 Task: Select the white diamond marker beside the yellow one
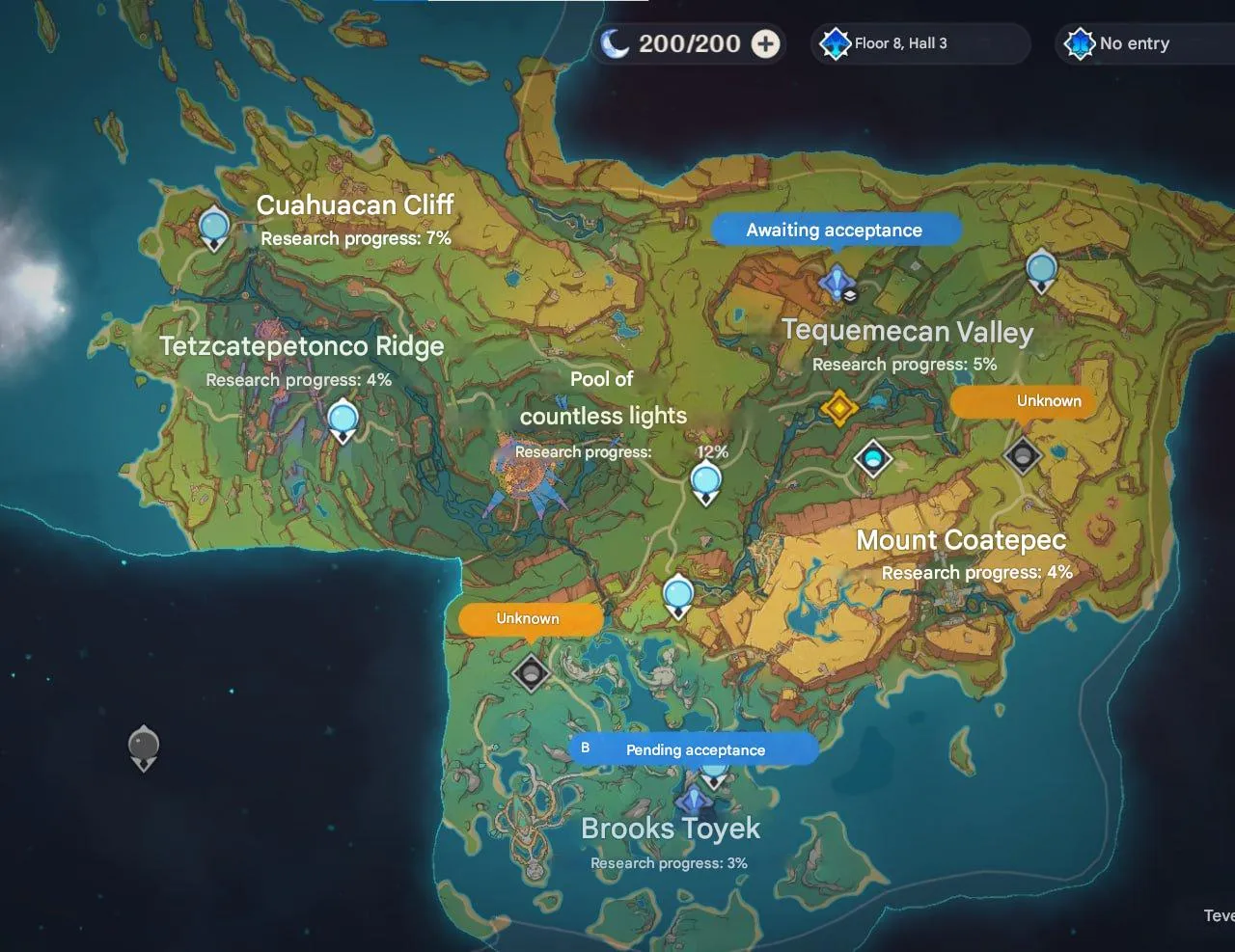pyautogui.click(x=873, y=457)
